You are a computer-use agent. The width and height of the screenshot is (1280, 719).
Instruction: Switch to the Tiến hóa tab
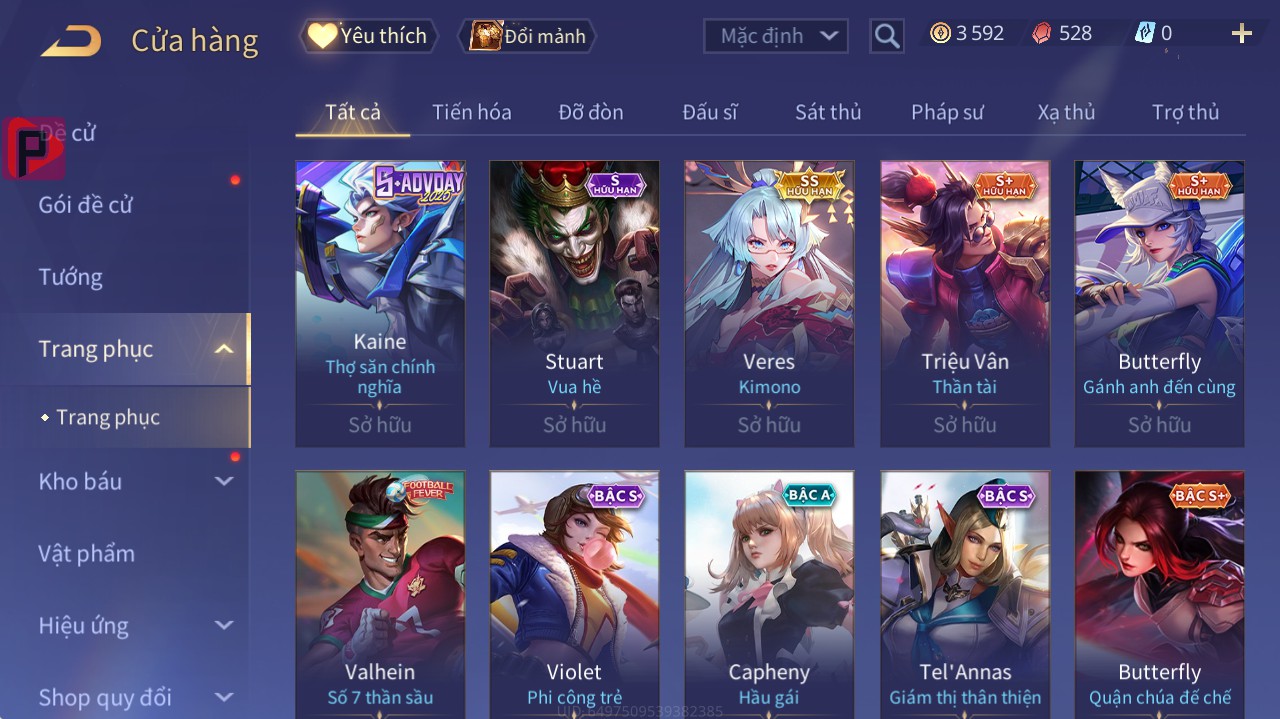coord(471,112)
